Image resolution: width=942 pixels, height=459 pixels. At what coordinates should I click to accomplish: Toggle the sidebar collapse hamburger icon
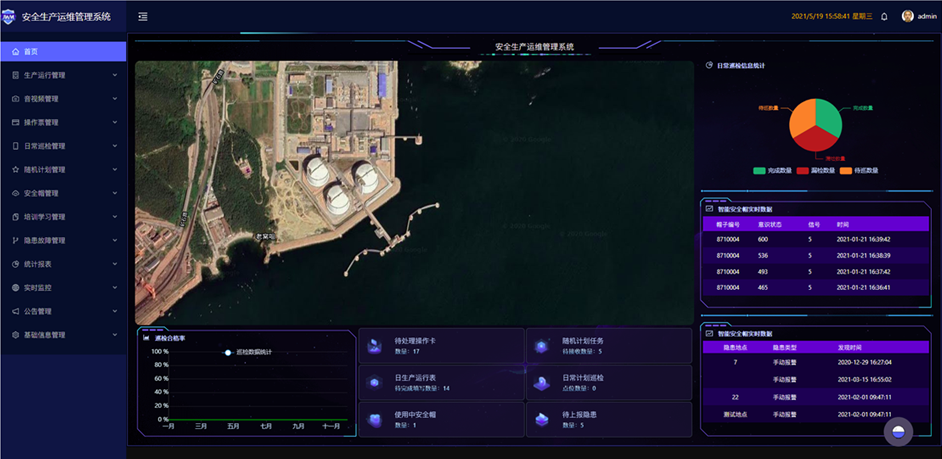[x=143, y=16]
